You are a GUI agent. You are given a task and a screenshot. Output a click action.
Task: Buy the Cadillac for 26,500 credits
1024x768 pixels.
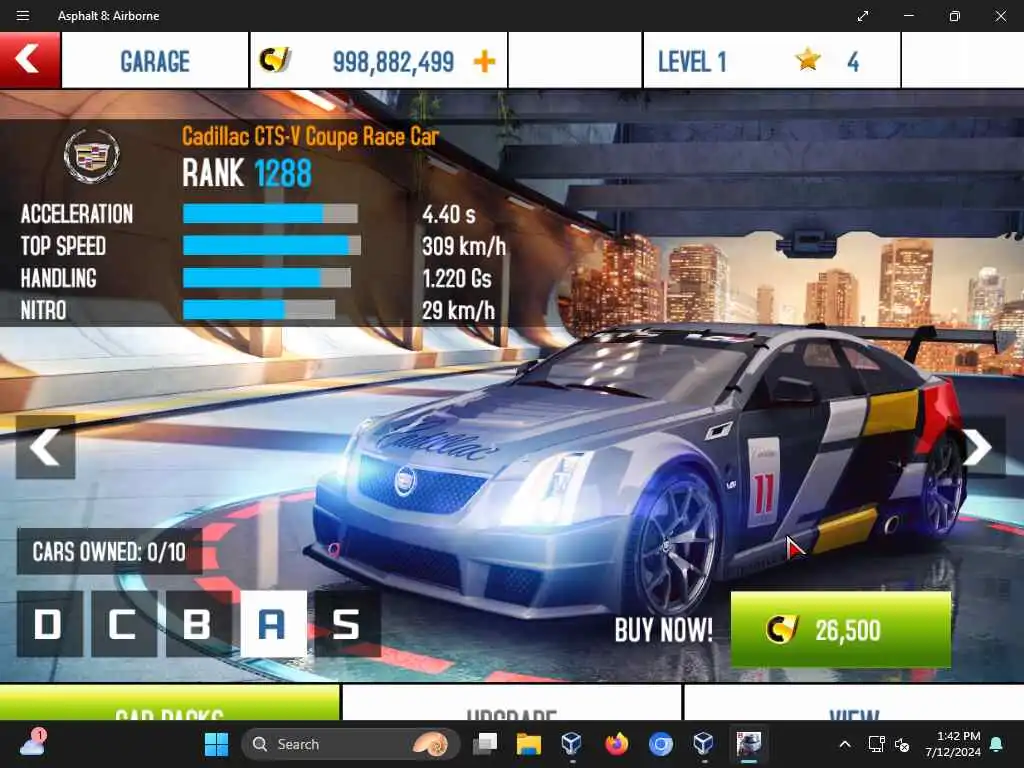(x=840, y=629)
